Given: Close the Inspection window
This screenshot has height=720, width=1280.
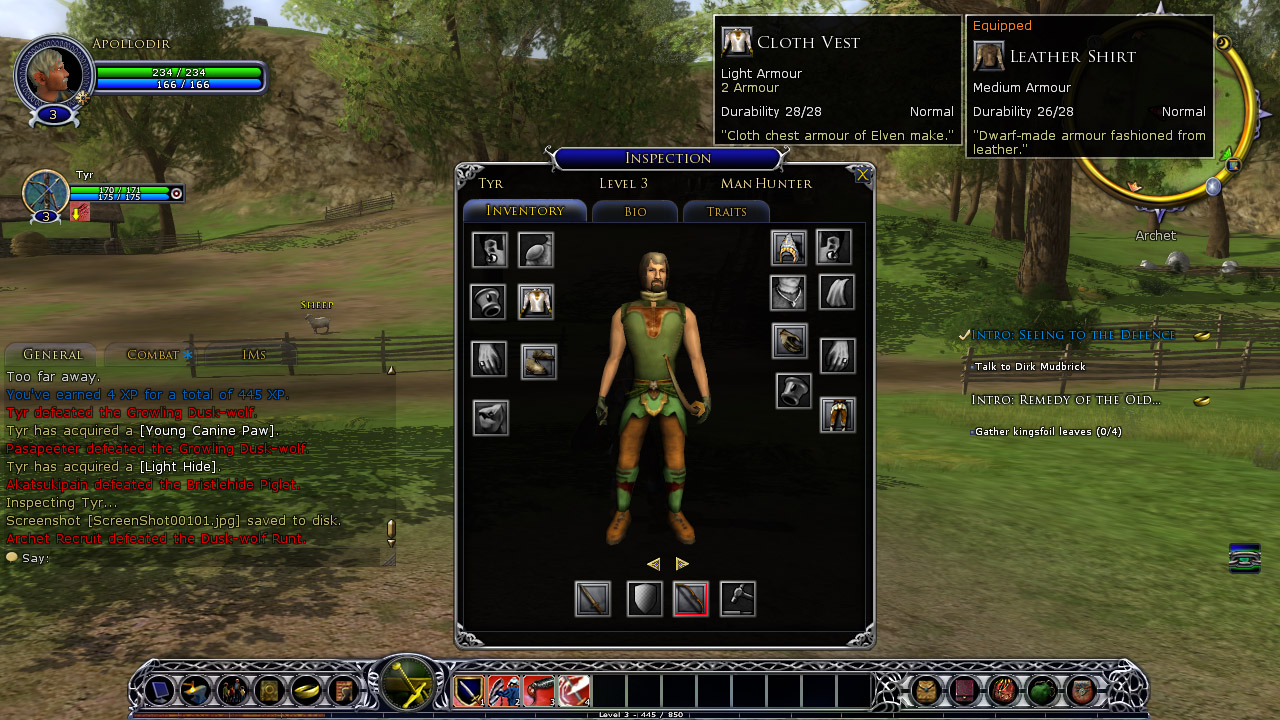Looking at the screenshot, I should [862, 176].
